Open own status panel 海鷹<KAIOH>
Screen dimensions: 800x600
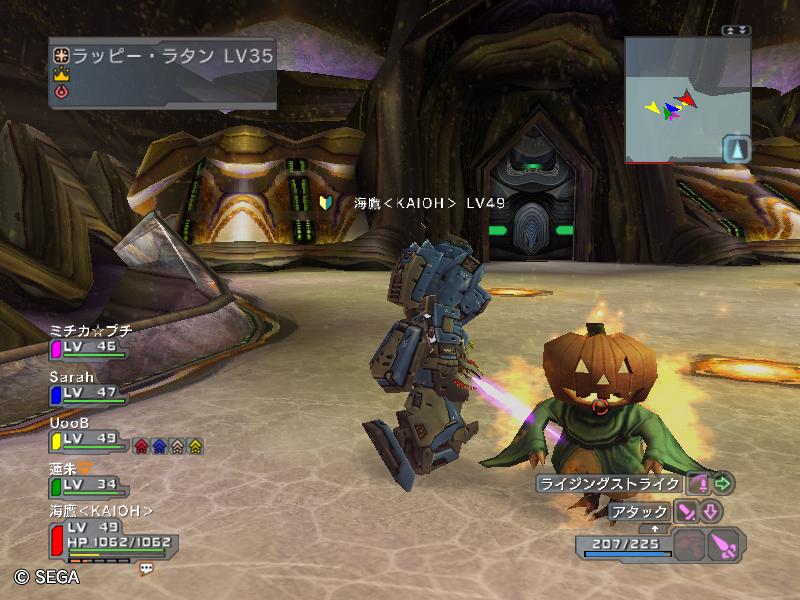coord(110,531)
